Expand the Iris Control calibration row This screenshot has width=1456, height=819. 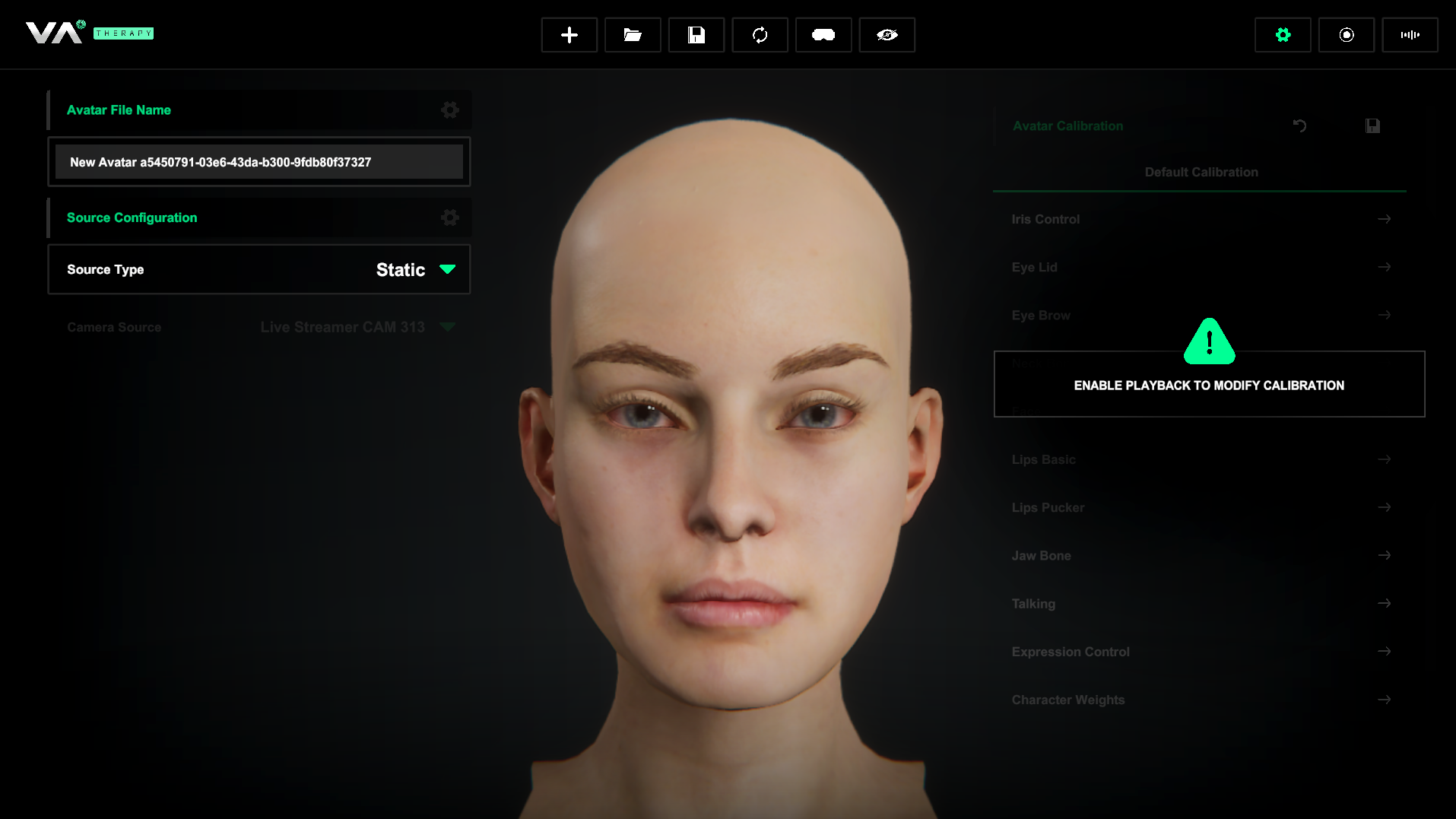tap(1201, 219)
